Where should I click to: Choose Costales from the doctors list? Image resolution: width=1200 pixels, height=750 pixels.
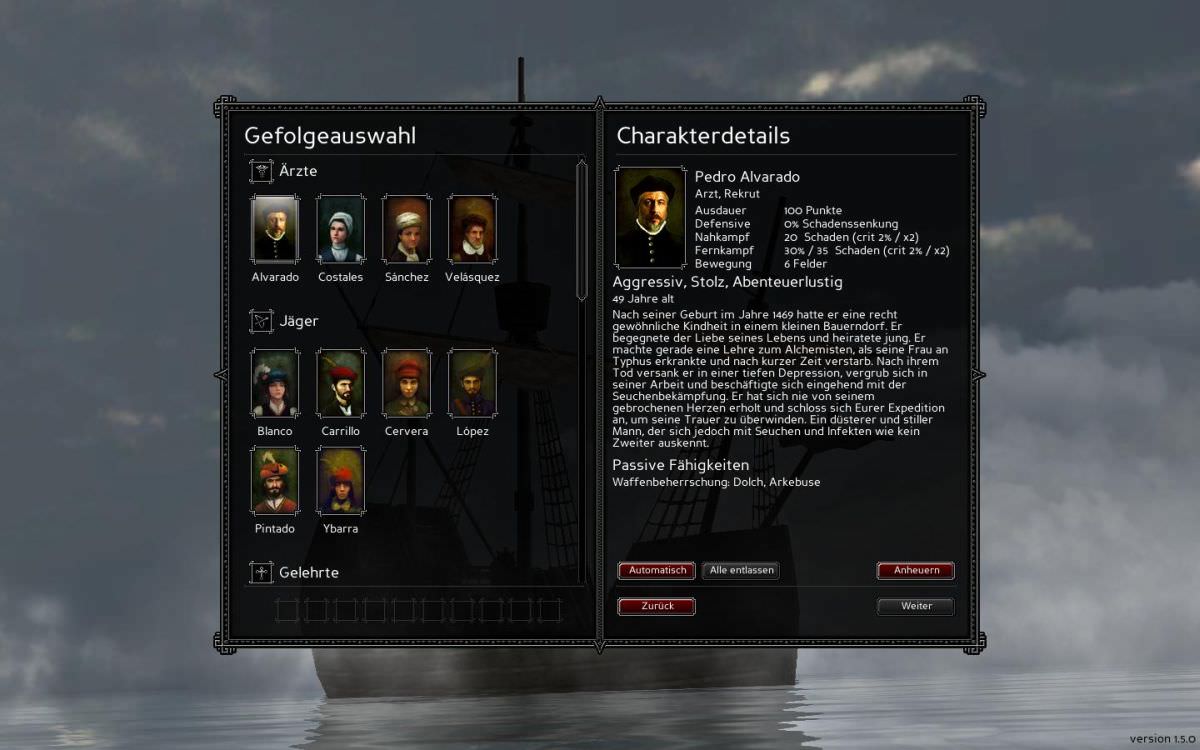340,229
